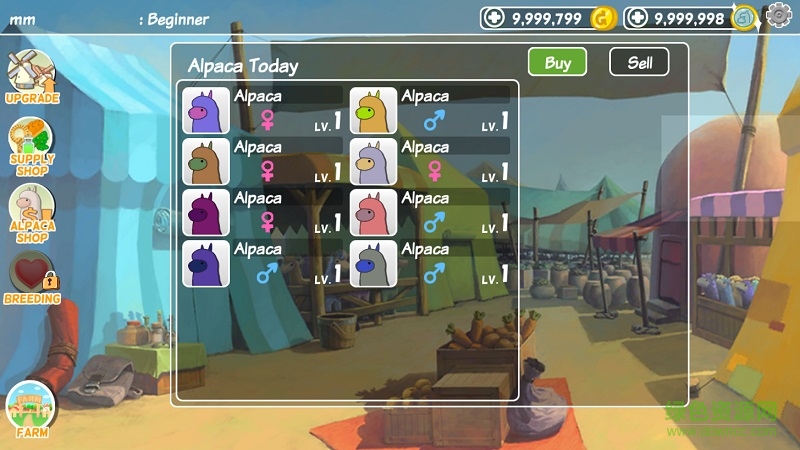
Task: Switch to the Sell tab
Action: 639,62
